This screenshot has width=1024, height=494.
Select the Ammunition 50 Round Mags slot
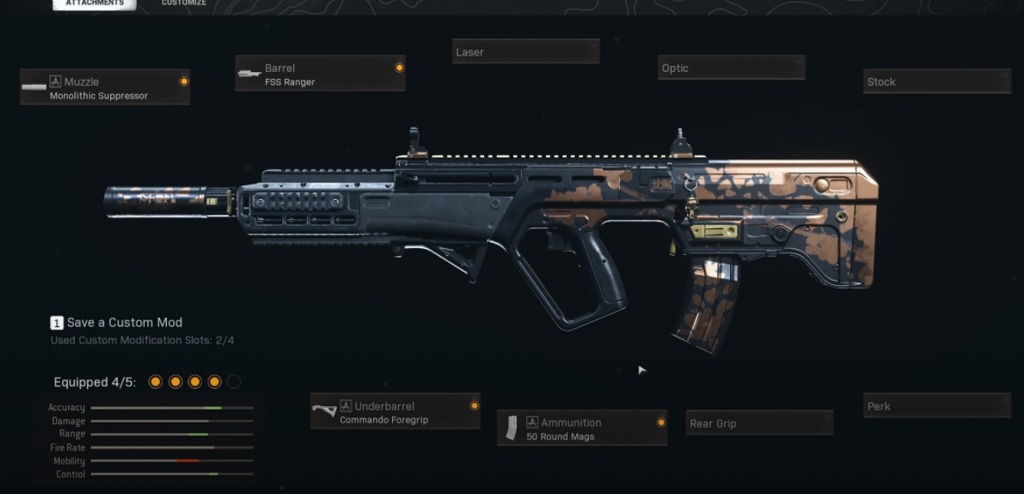click(x=582, y=429)
